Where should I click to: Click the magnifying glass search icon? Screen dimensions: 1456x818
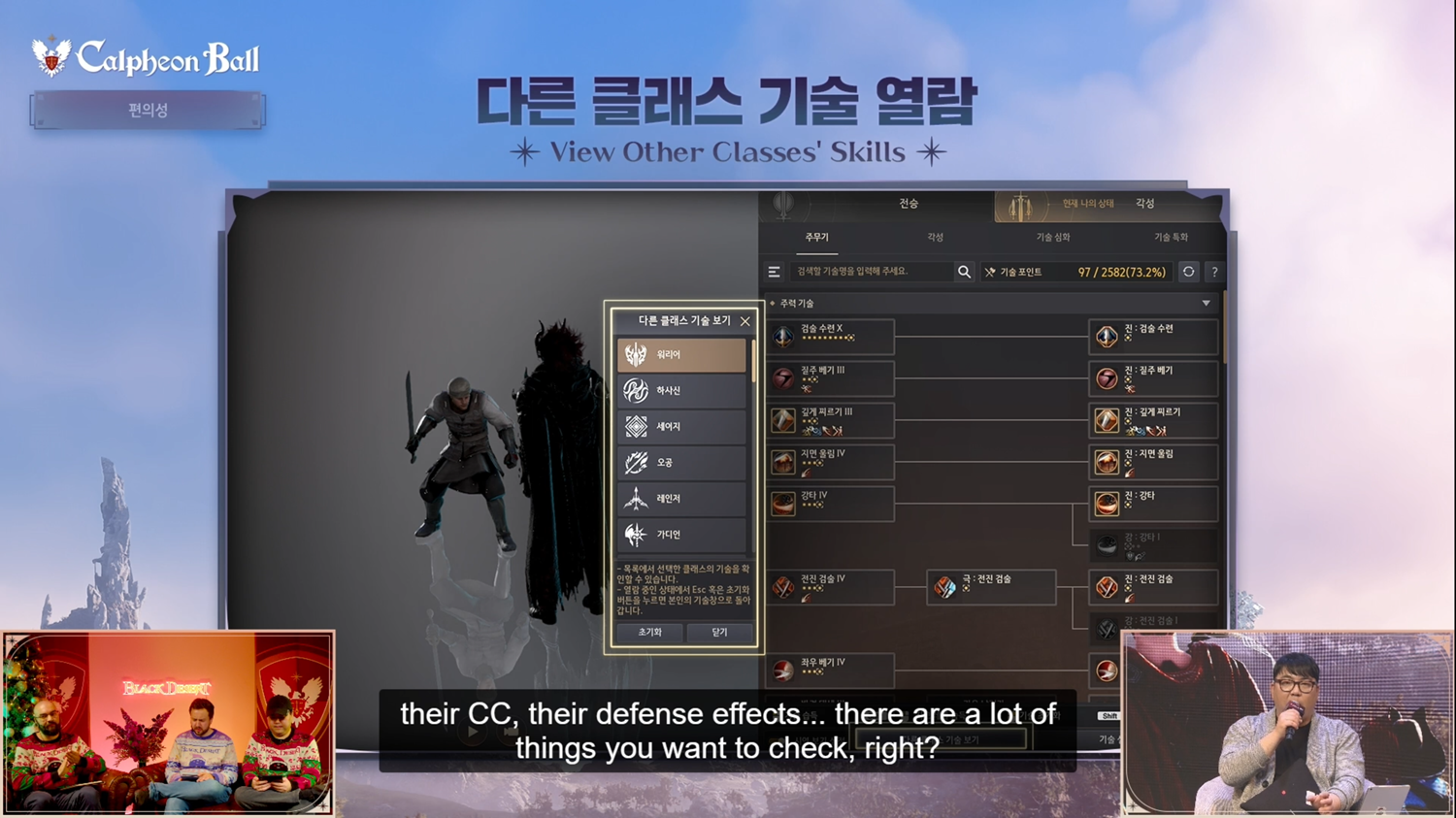963,272
